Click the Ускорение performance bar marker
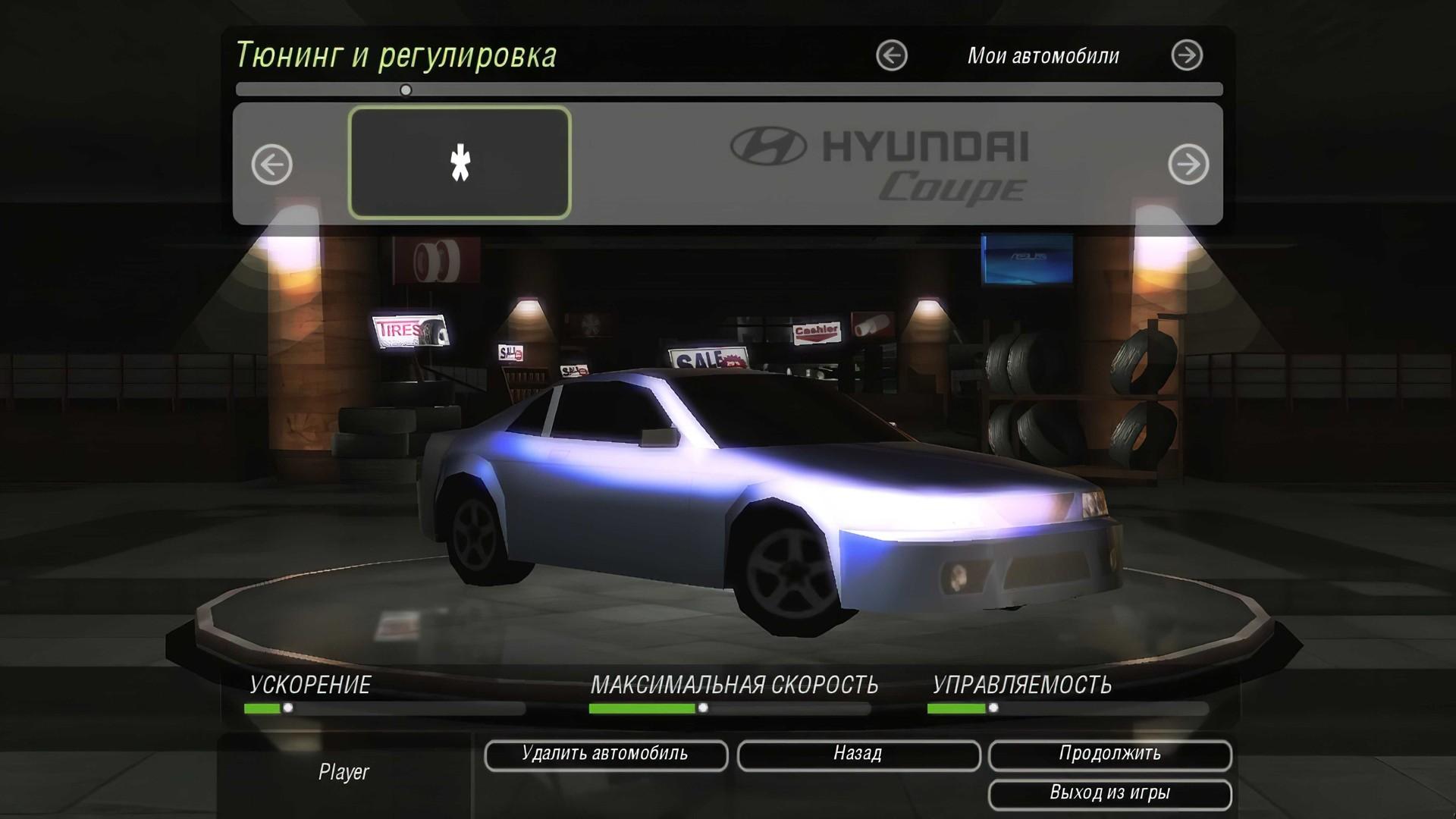Screen dimensions: 1456x819 (x=287, y=708)
